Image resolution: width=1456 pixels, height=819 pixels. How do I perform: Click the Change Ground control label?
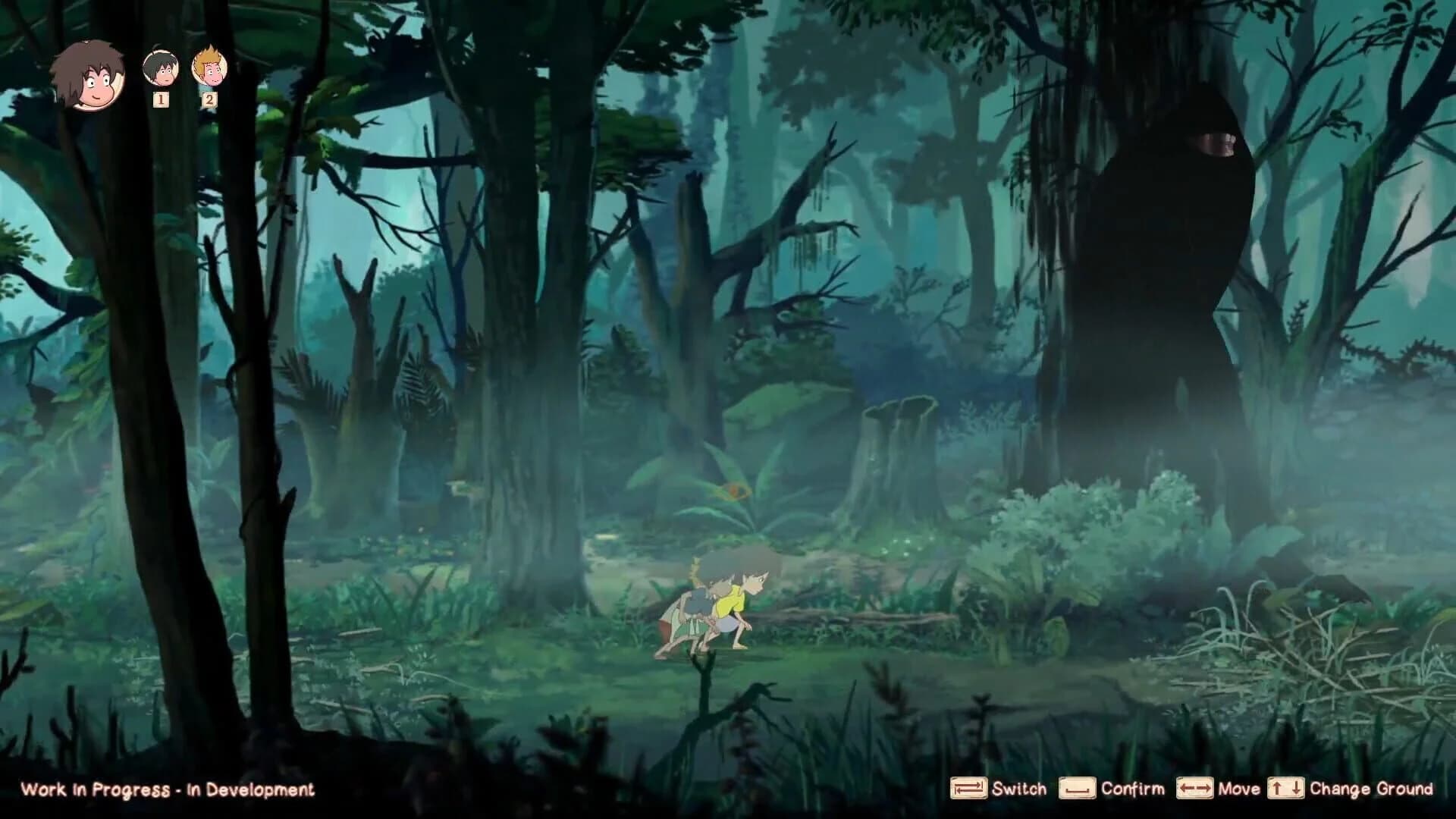(1373, 789)
